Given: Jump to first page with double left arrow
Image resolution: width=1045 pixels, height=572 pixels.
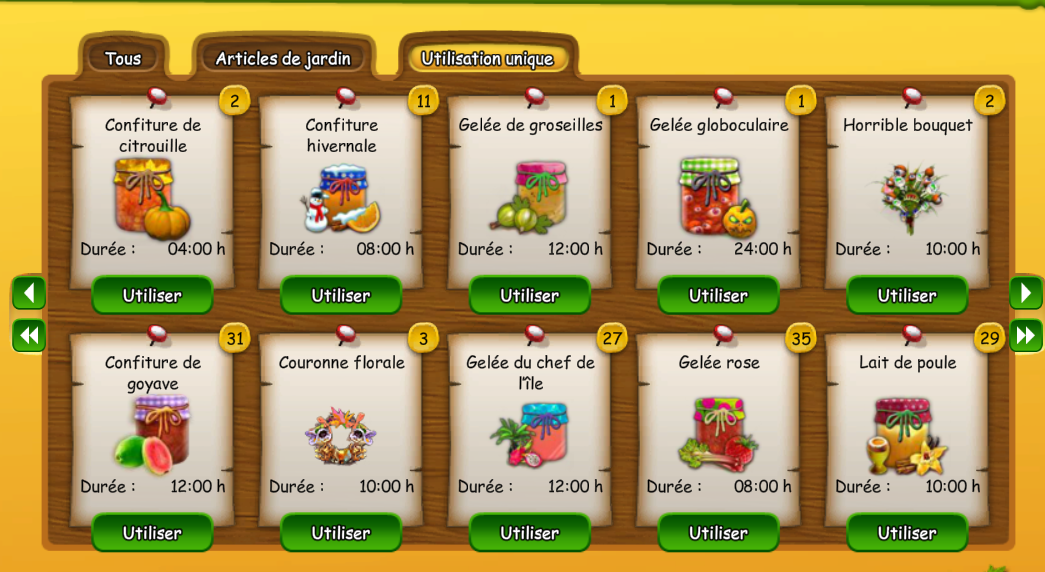Looking at the screenshot, I should (x=29, y=335).
